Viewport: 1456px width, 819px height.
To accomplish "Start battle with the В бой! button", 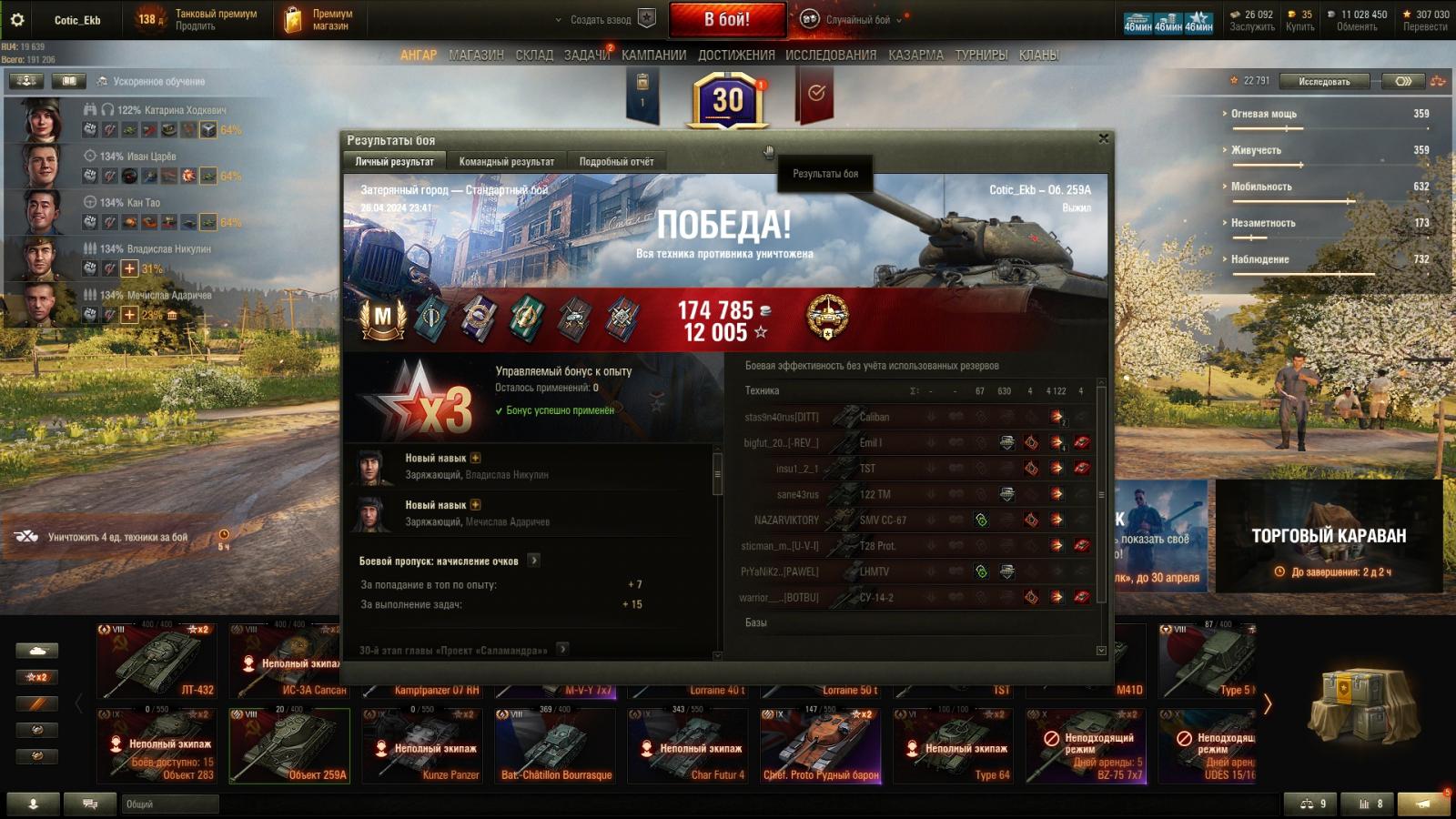I will click(x=727, y=19).
